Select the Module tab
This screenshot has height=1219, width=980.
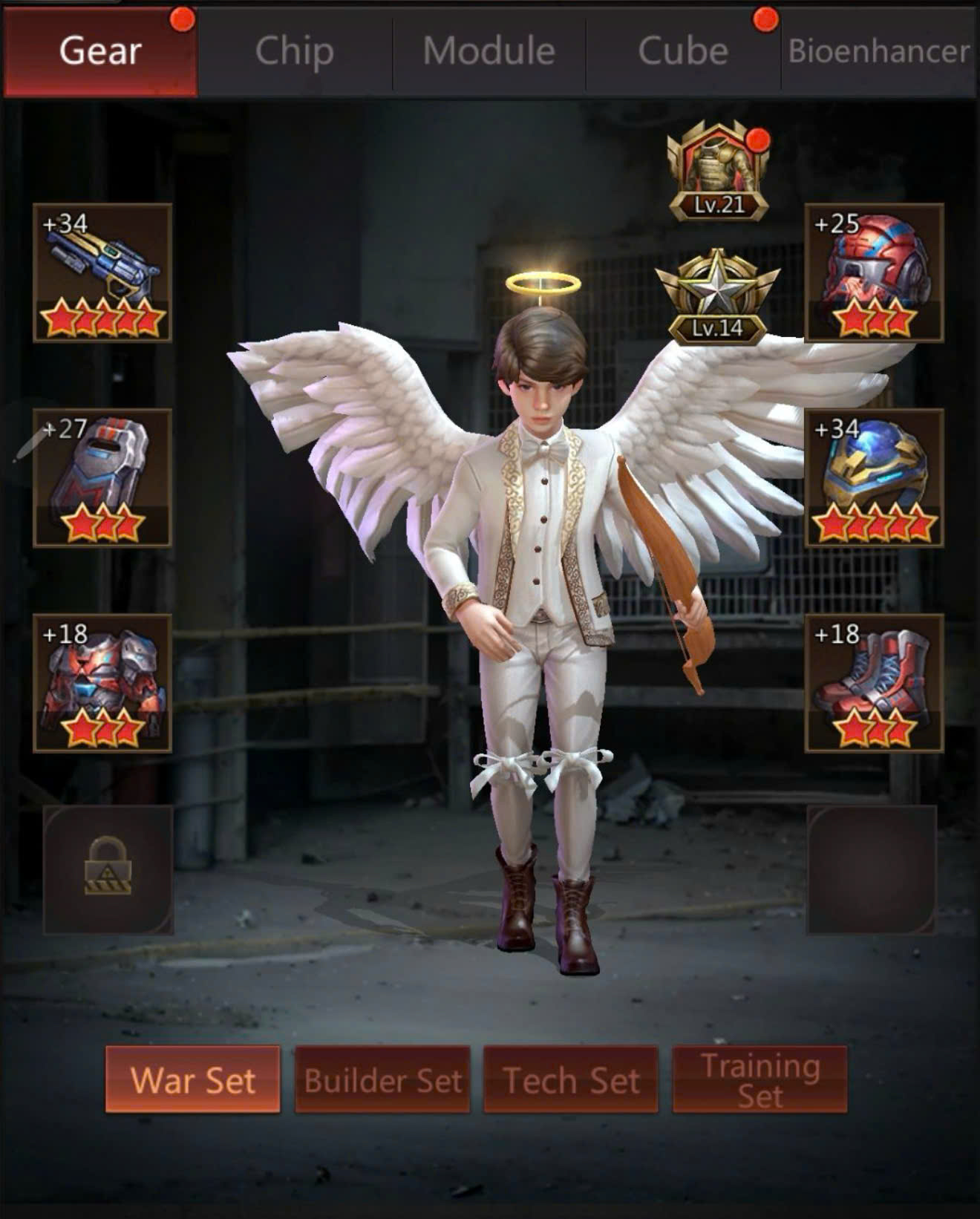point(489,51)
